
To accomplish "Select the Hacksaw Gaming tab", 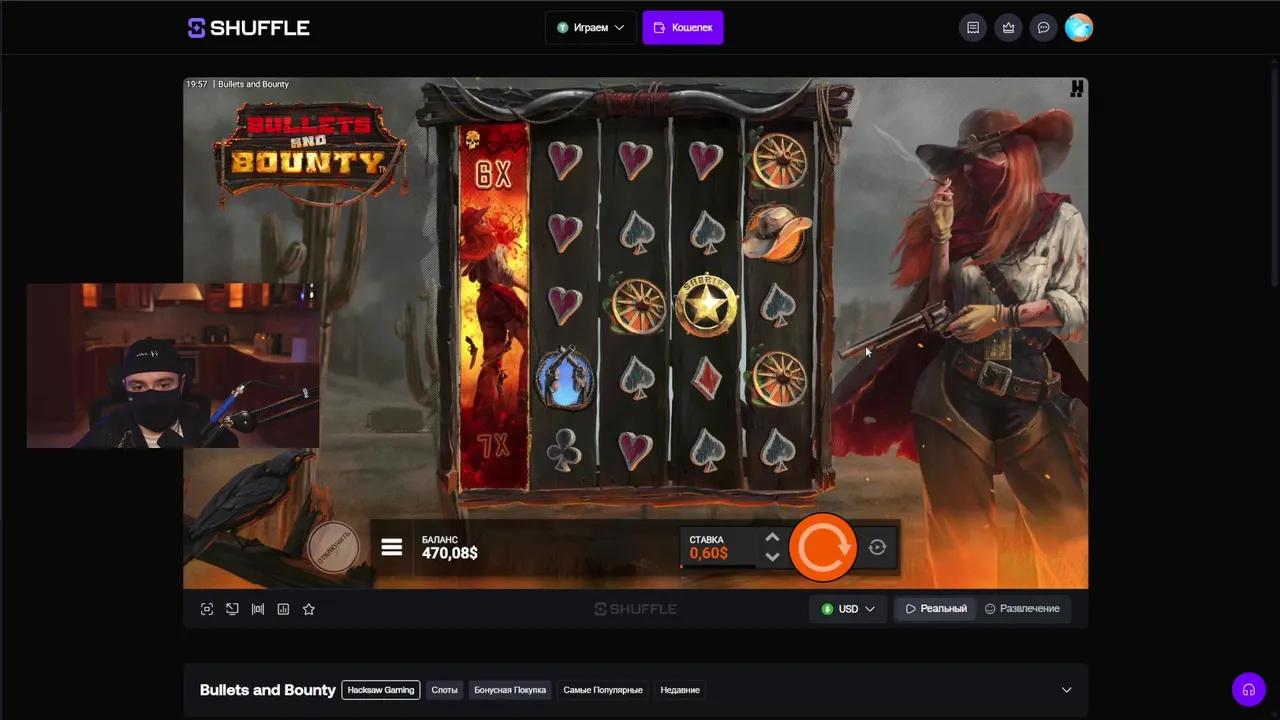I will 380,690.
